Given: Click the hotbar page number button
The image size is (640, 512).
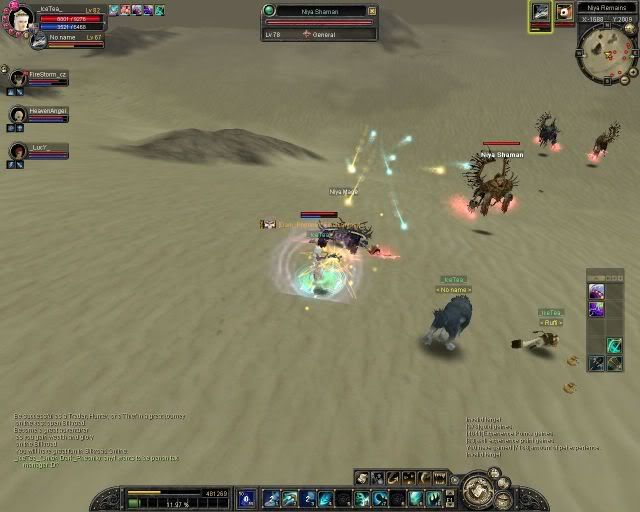Looking at the screenshot, I should [247, 498].
